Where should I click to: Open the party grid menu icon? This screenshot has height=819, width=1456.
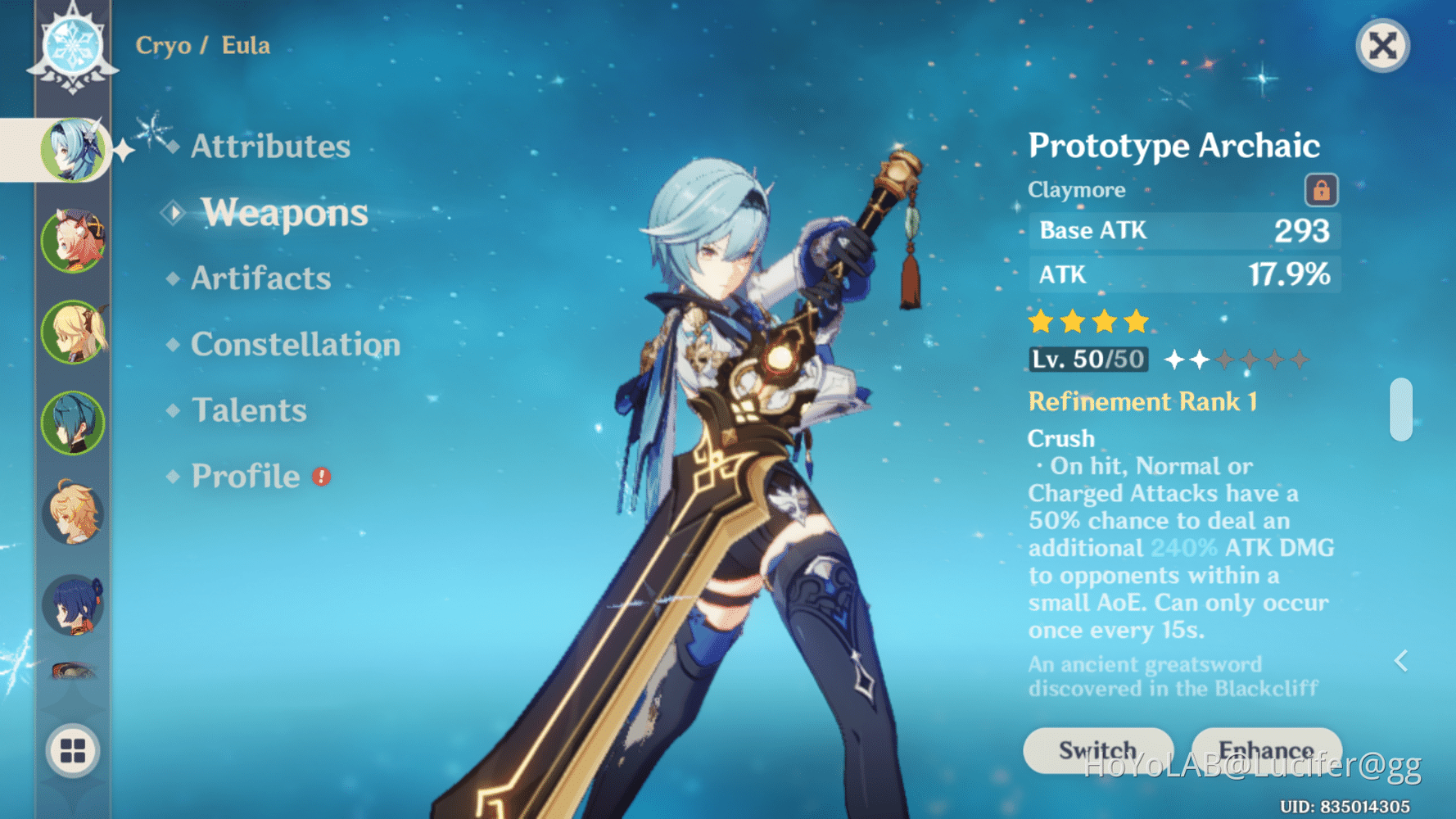72,751
